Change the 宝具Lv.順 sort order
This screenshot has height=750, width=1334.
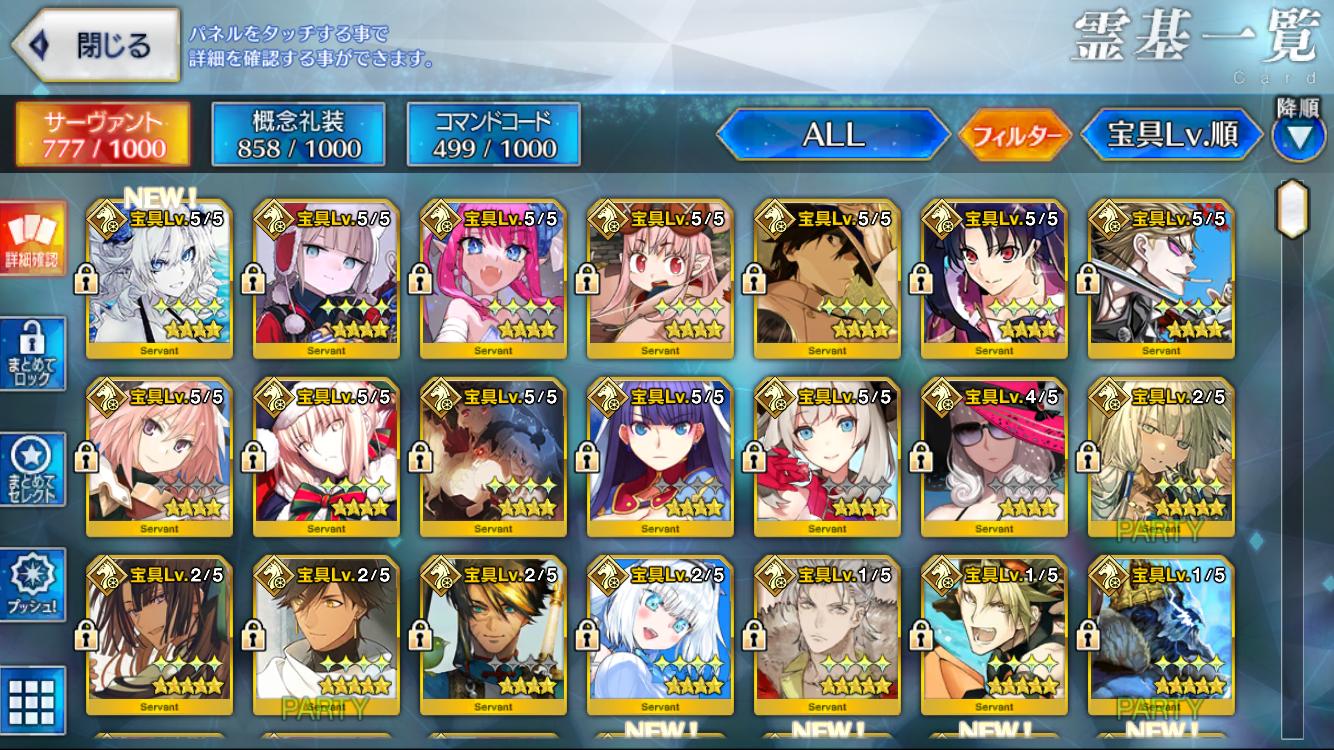1172,135
